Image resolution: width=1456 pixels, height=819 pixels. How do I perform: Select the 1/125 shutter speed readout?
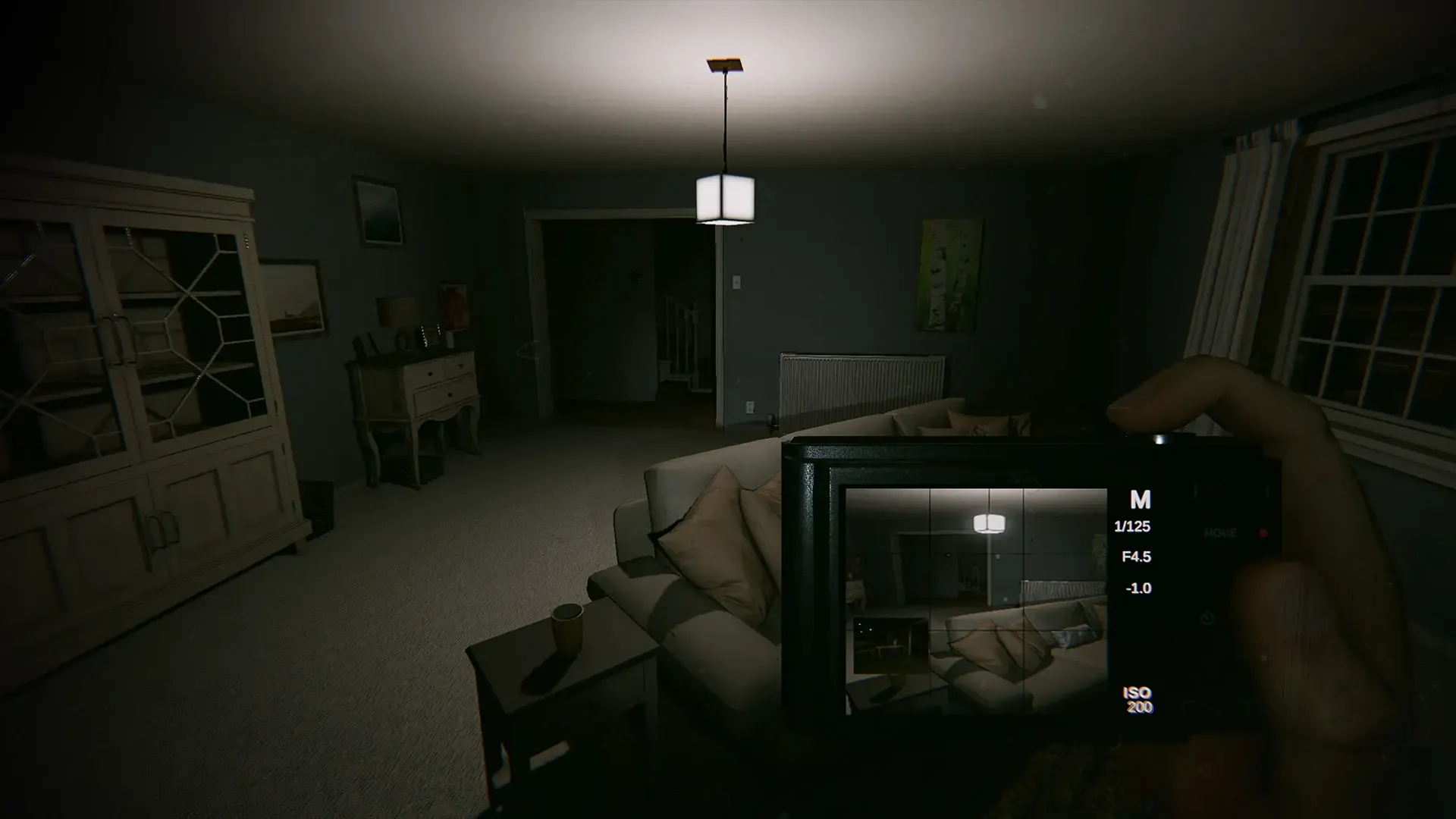1131,526
